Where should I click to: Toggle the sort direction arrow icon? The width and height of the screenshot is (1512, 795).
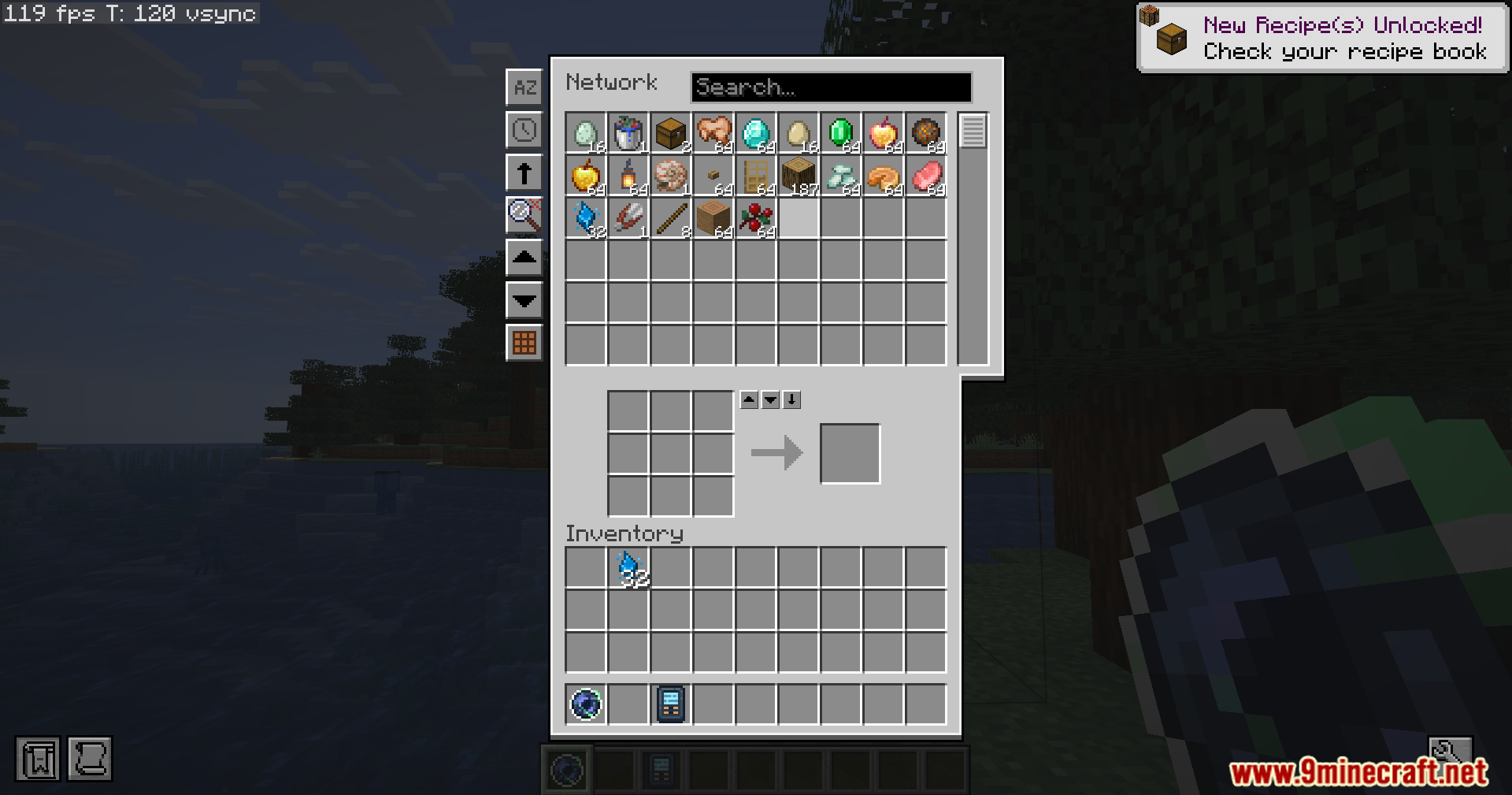pyautogui.click(x=524, y=173)
